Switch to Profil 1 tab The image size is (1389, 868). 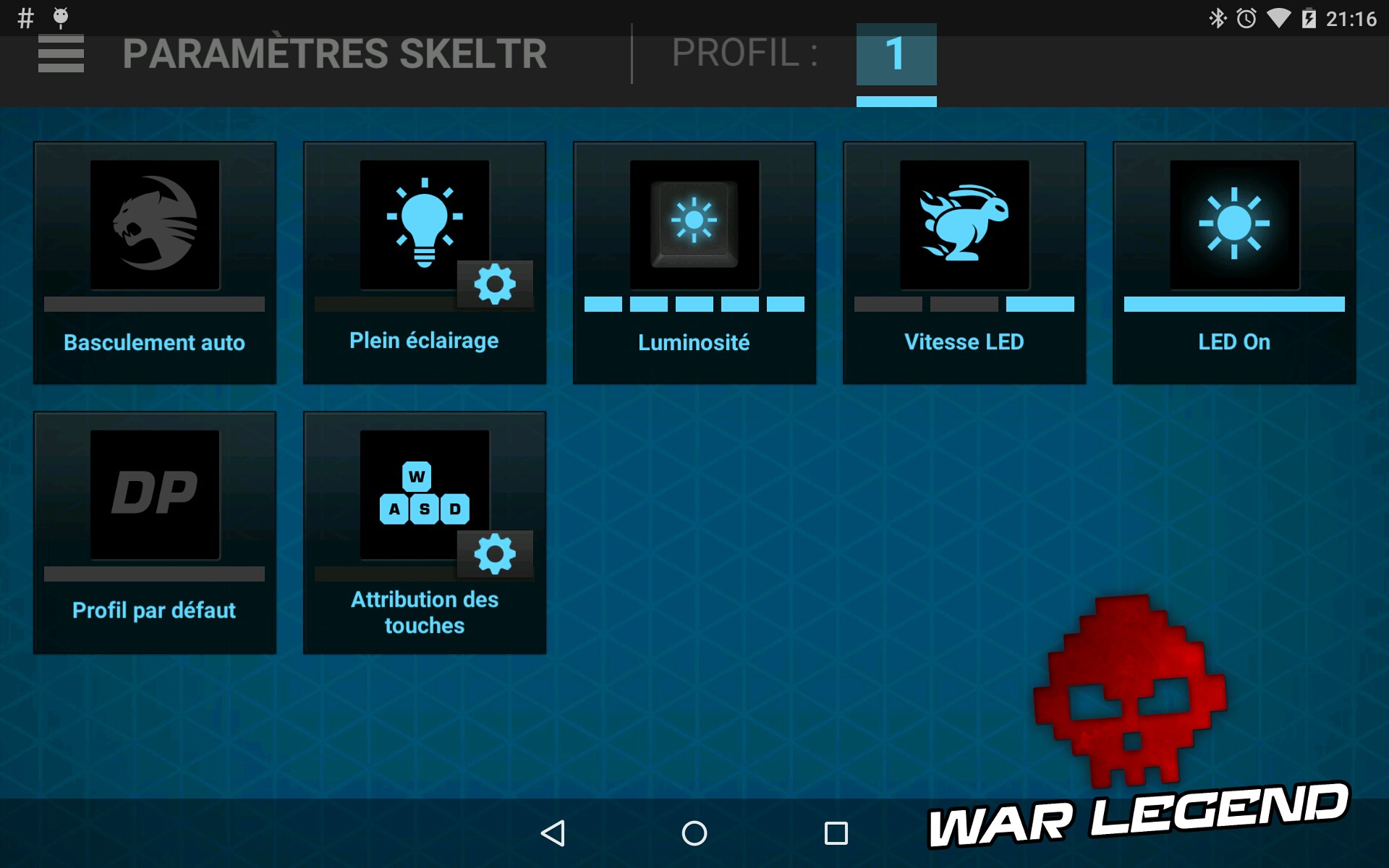tap(896, 54)
